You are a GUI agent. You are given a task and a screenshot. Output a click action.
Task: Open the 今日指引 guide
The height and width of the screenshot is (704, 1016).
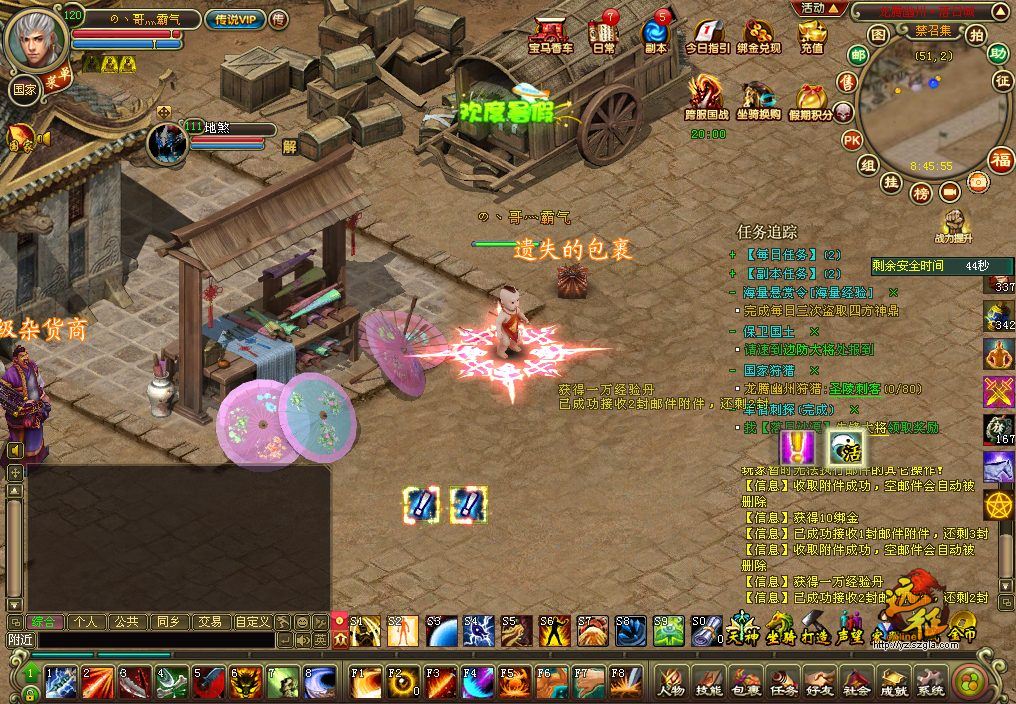[x=707, y=35]
